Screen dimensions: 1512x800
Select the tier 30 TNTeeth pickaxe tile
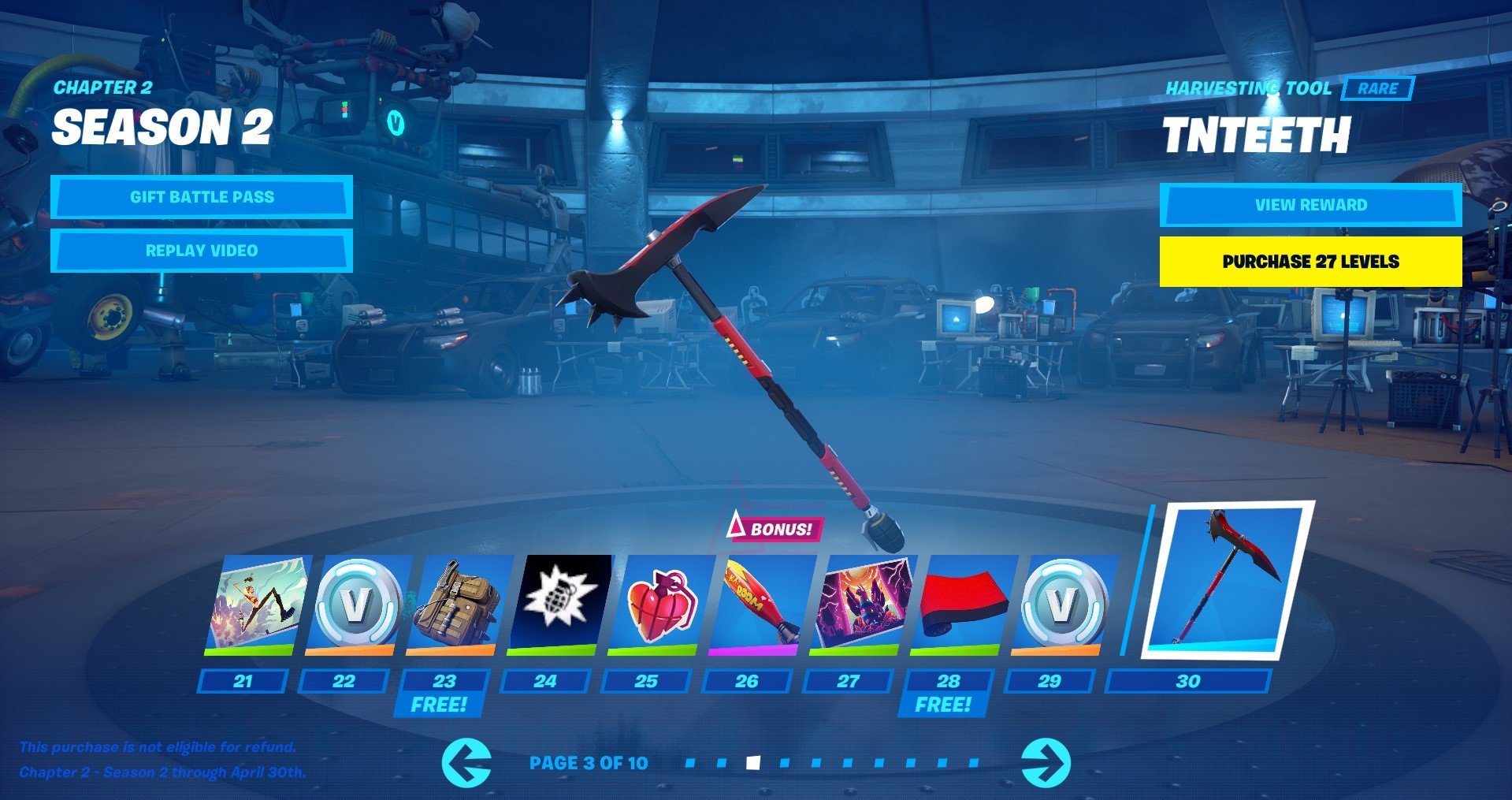pos(1226,580)
